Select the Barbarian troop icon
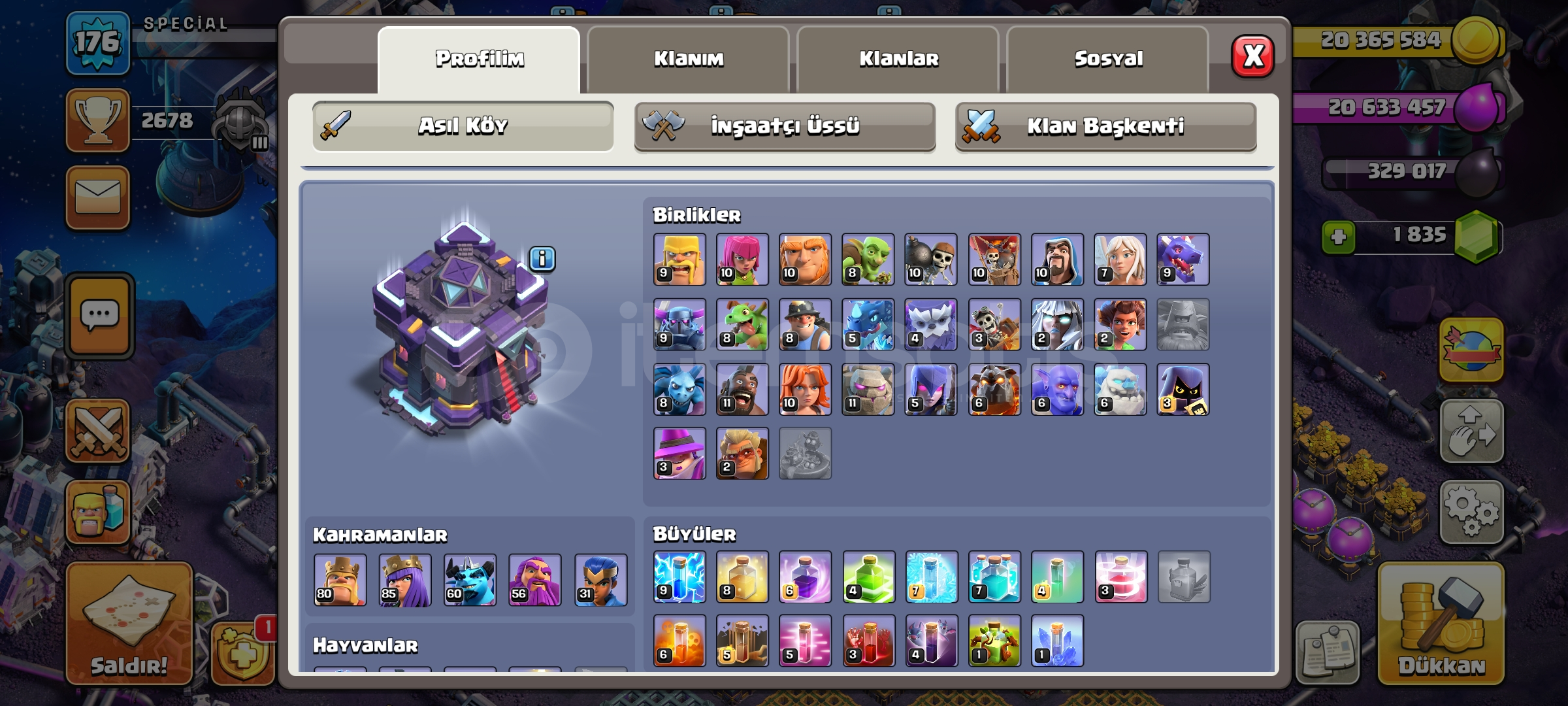 679,260
